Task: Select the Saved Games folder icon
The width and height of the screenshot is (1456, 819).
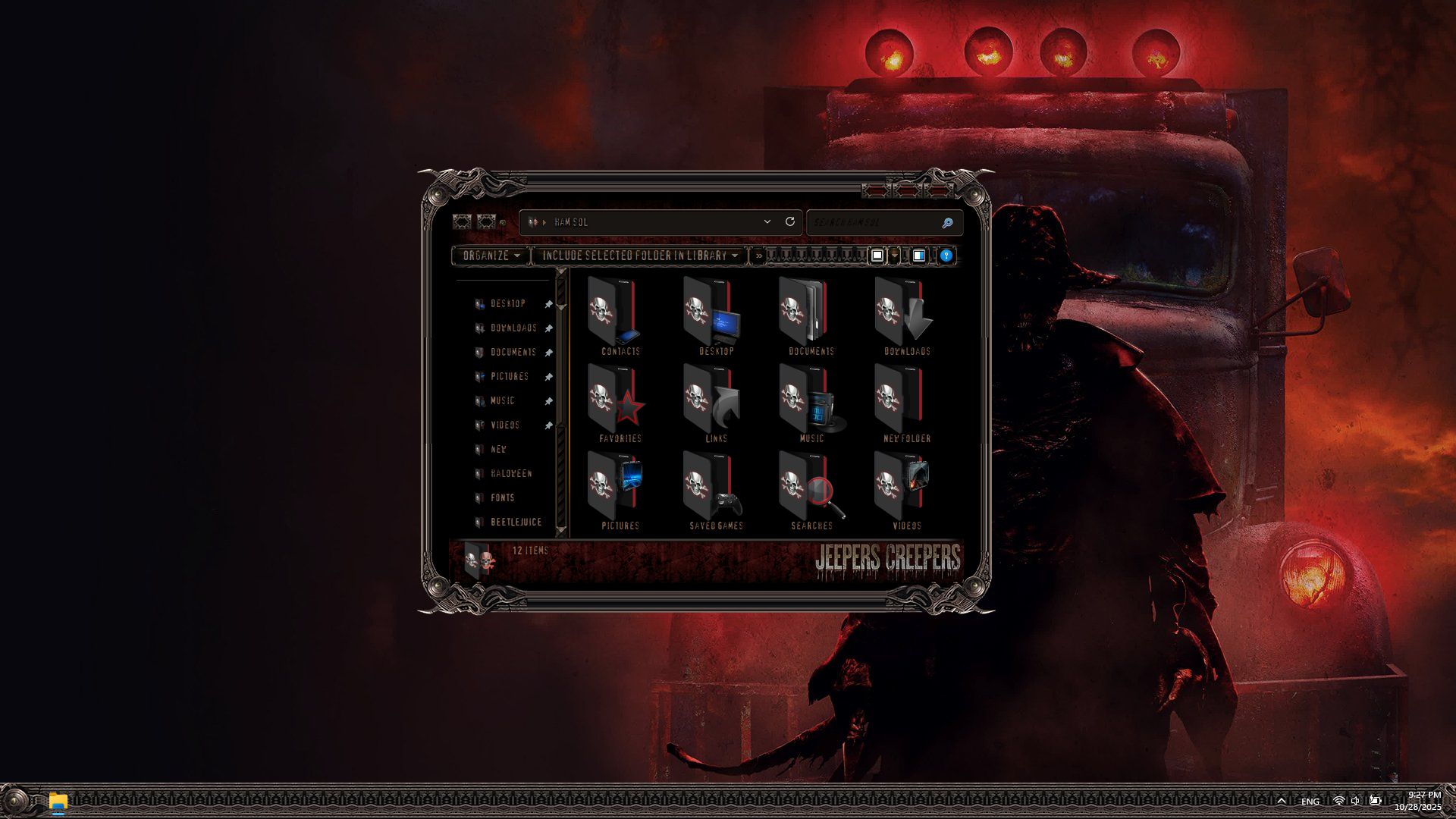Action: [x=711, y=491]
